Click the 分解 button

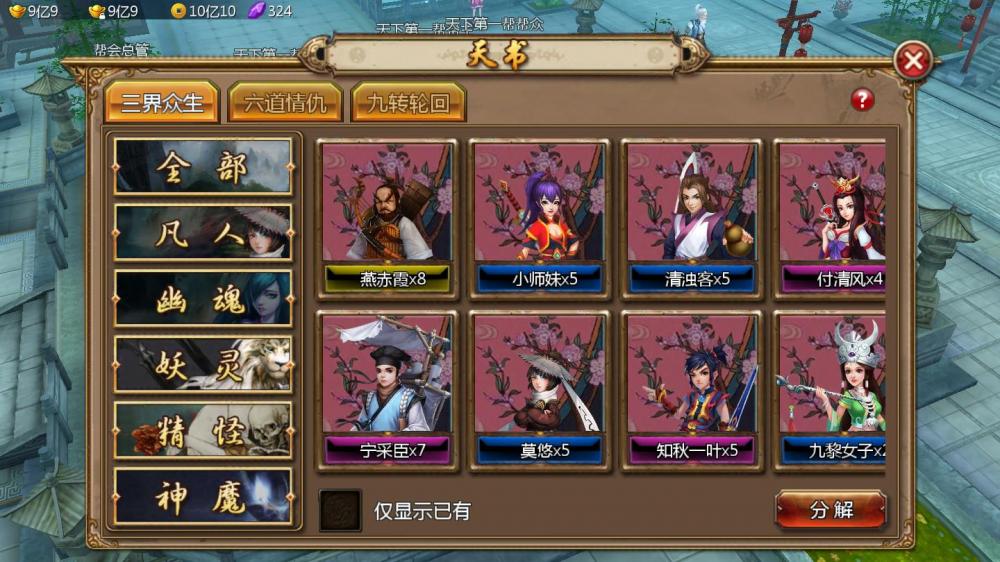[831, 509]
